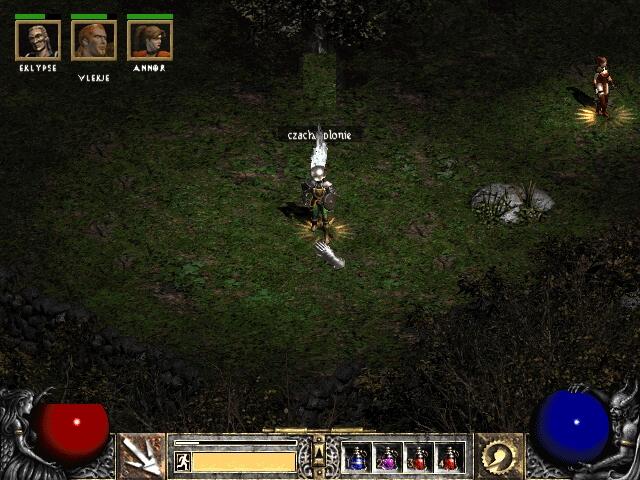Toggle the run/walk button
This screenshot has height=480, width=640.
(x=182, y=461)
